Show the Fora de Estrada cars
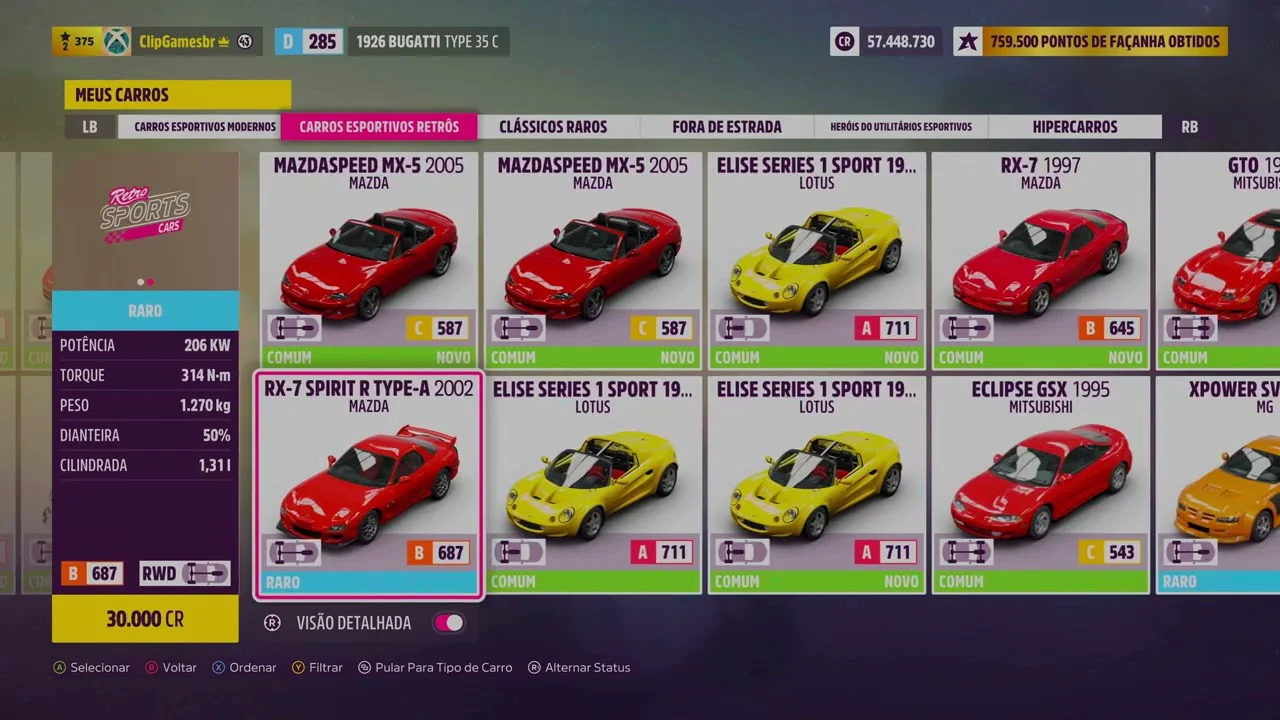1280x720 pixels. 727,127
